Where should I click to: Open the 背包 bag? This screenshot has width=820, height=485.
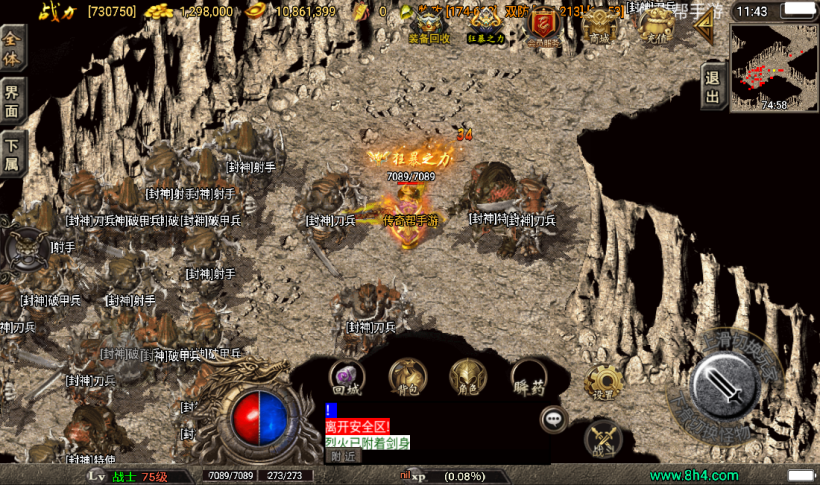click(x=407, y=377)
